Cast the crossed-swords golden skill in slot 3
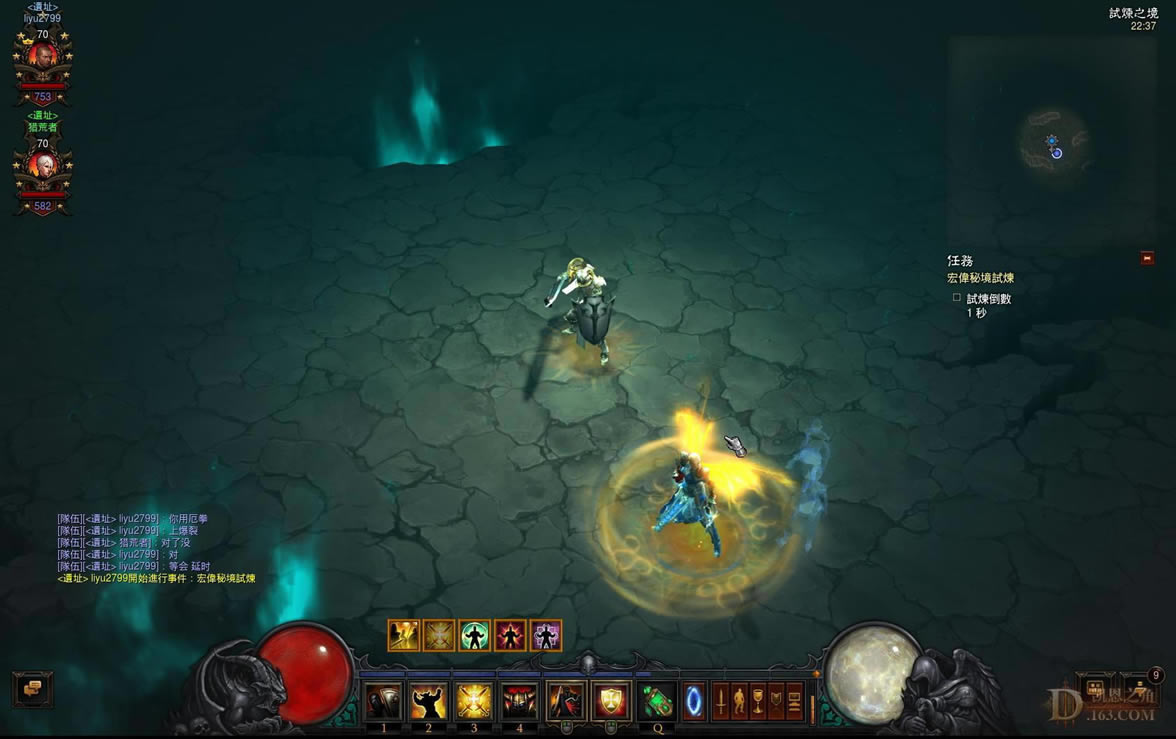Screen dimensions: 1176x739 pos(473,702)
